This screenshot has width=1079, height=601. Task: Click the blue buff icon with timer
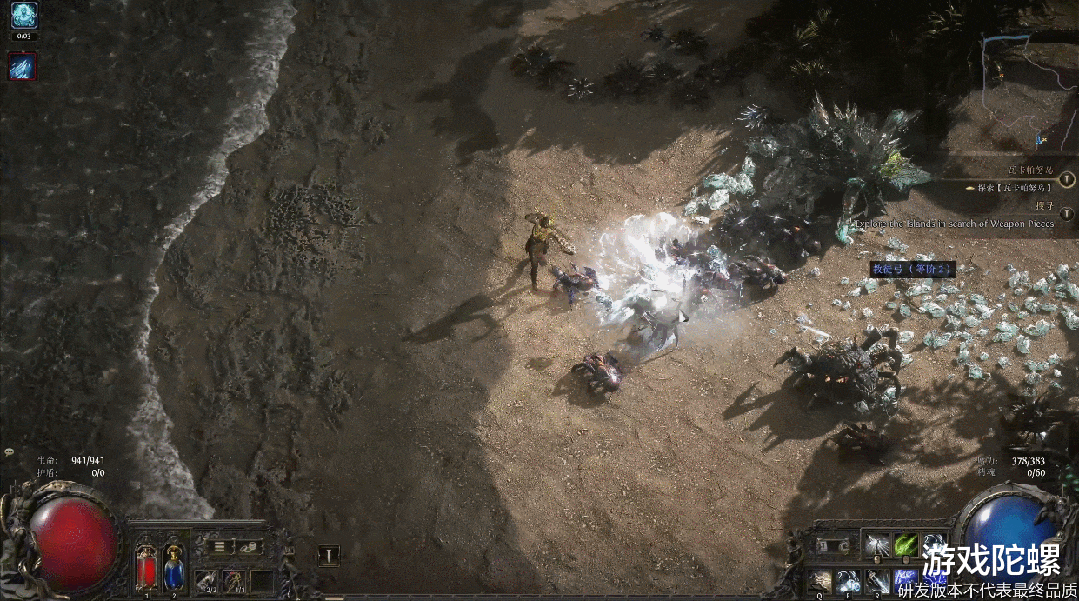tap(24, 15)
